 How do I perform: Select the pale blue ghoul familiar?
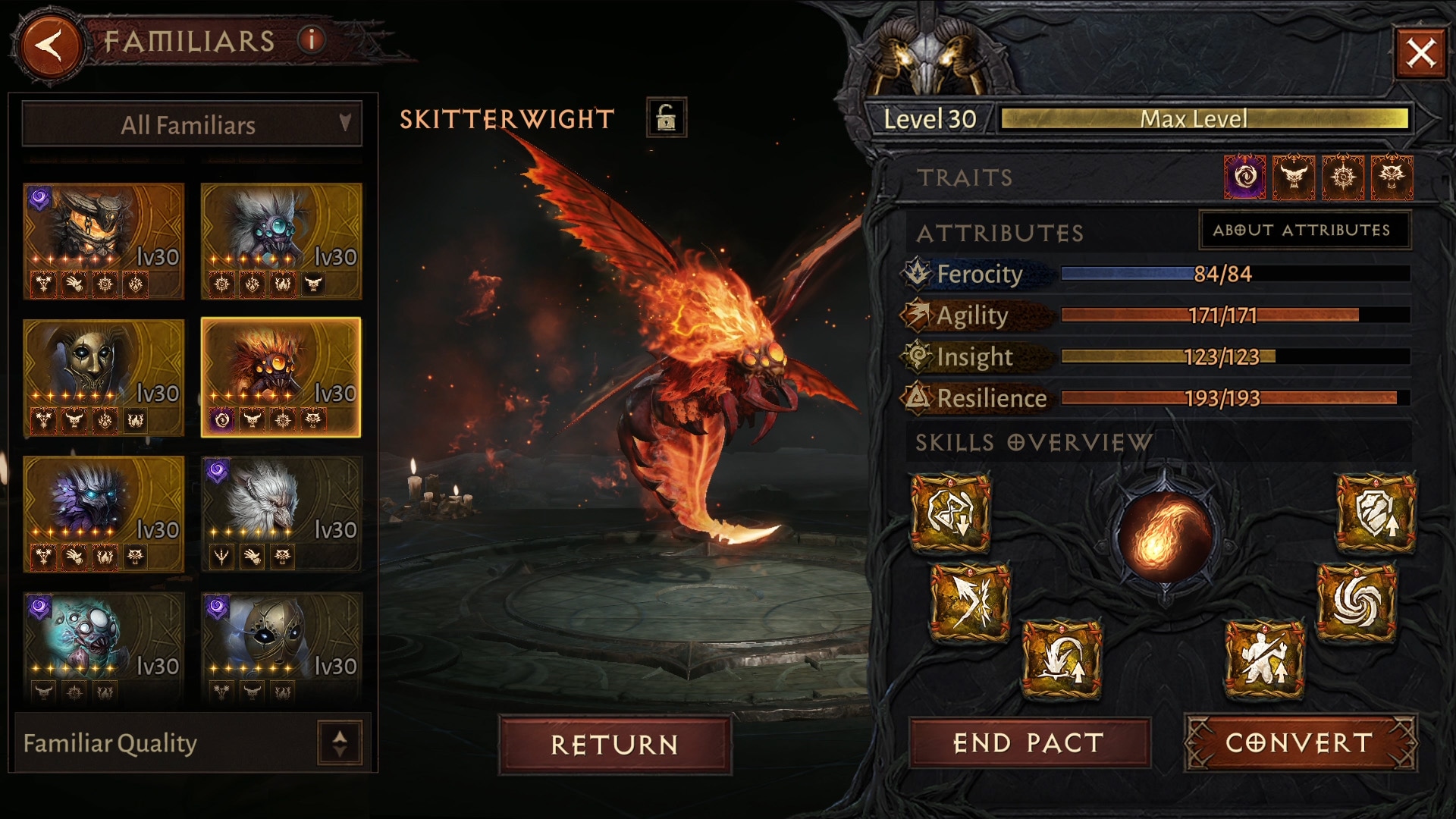(x=104, y=648)
